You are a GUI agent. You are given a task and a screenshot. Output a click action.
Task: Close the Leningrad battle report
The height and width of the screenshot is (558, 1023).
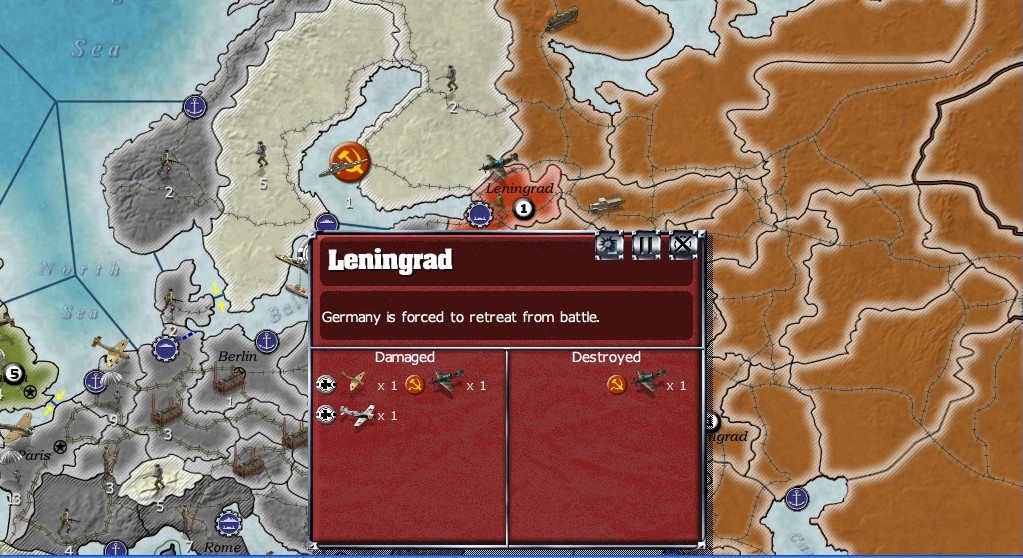click(682, 245)
